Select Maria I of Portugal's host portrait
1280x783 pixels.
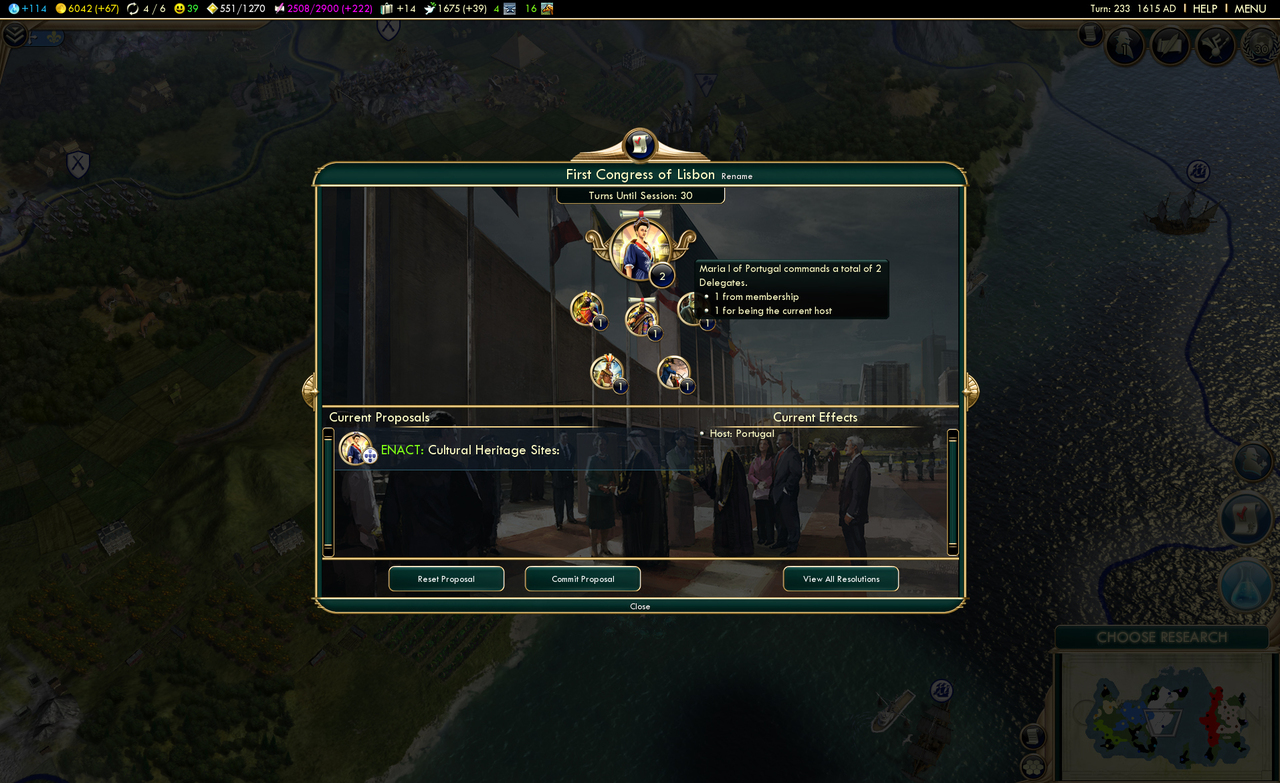tap(639, 249)
